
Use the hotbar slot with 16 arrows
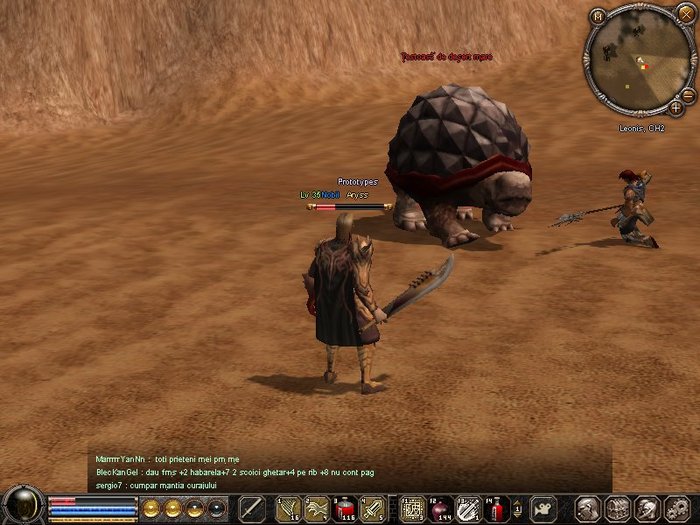[289, 508]
